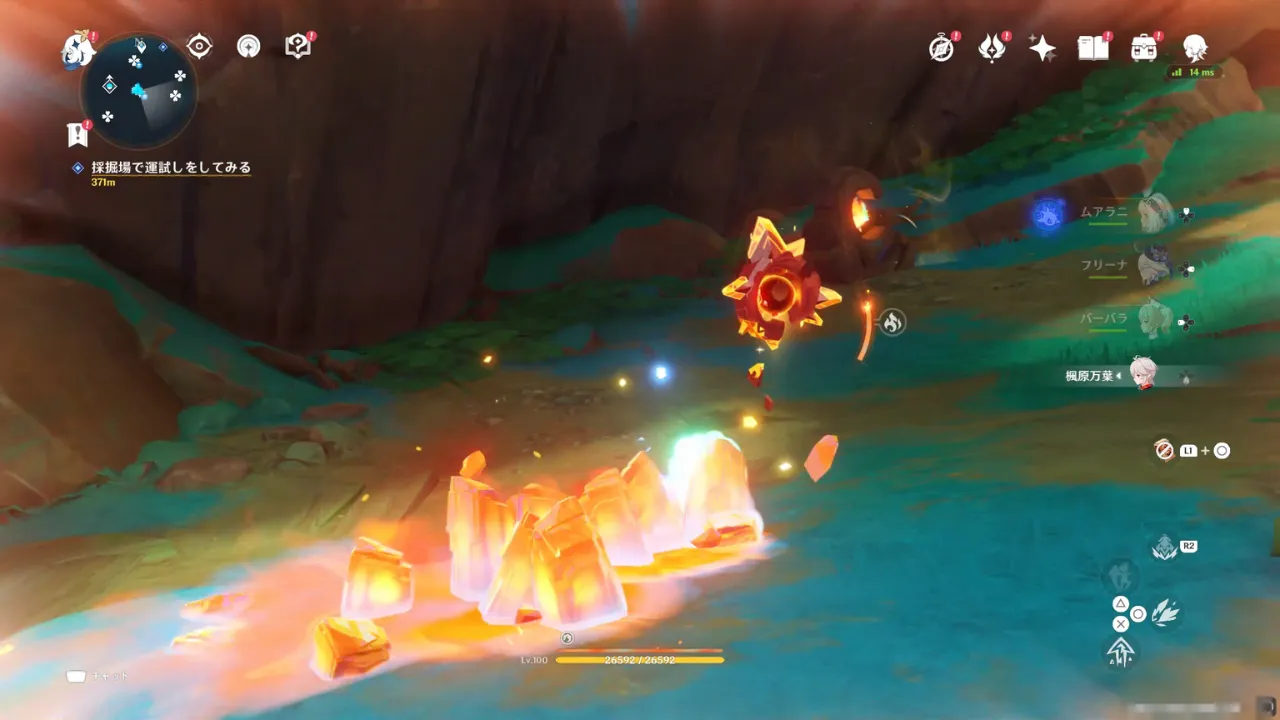Image resolution: width=1280 pixels, height=720 pixels.
Task: Open the winged battle pass icon
Action: 991,48
